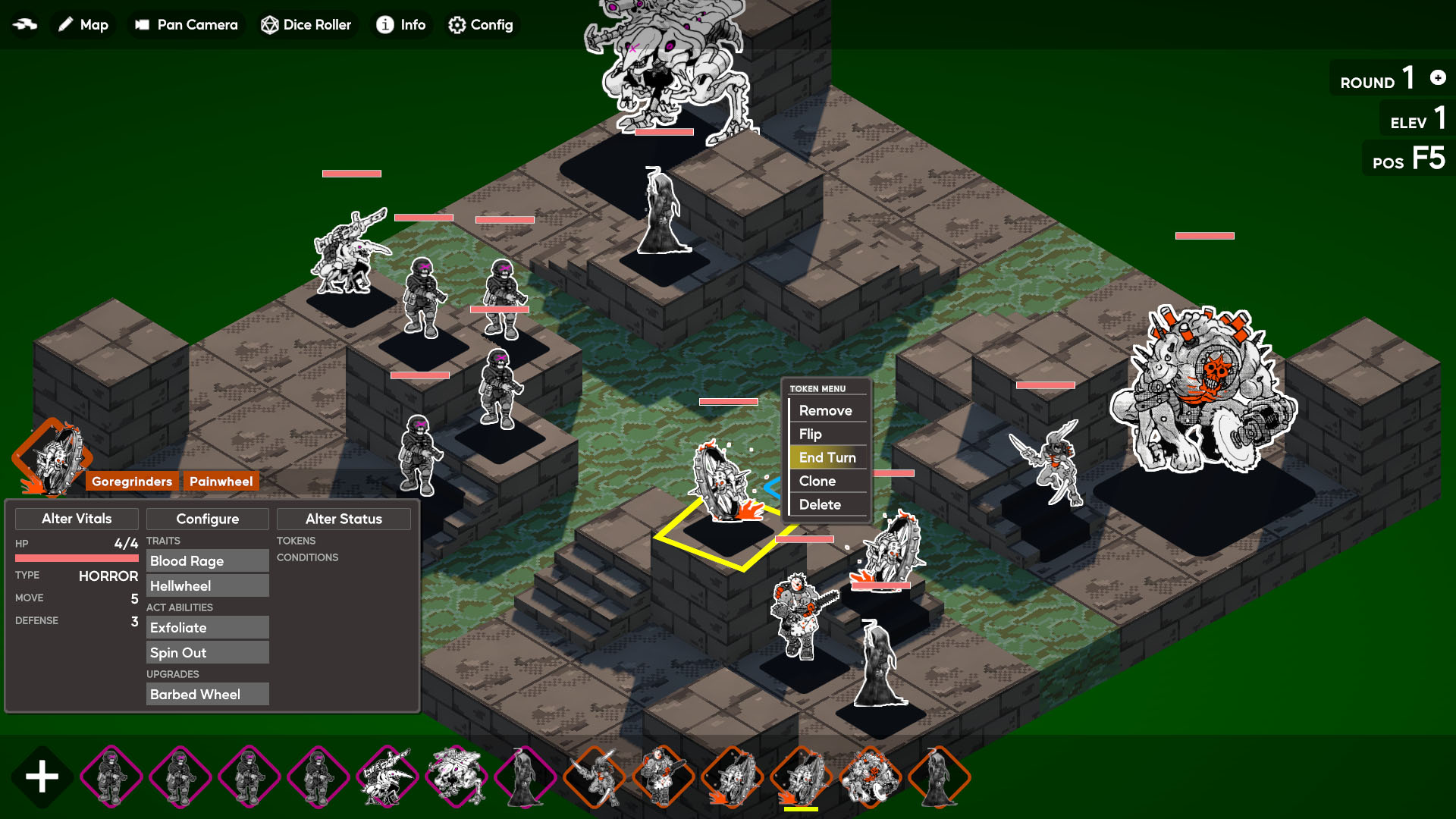
Task: Activate the Pan Camera tool
Action: 187,25
